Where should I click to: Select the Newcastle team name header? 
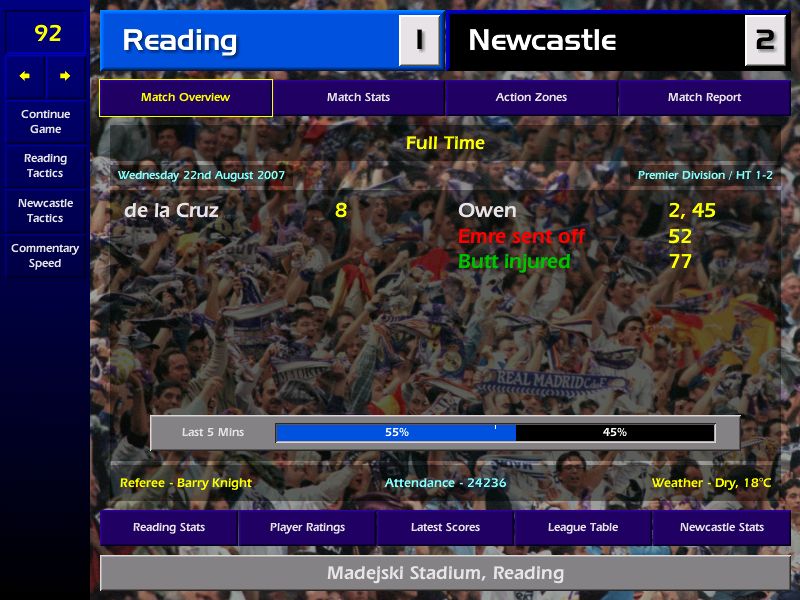[x=542, y=41]
